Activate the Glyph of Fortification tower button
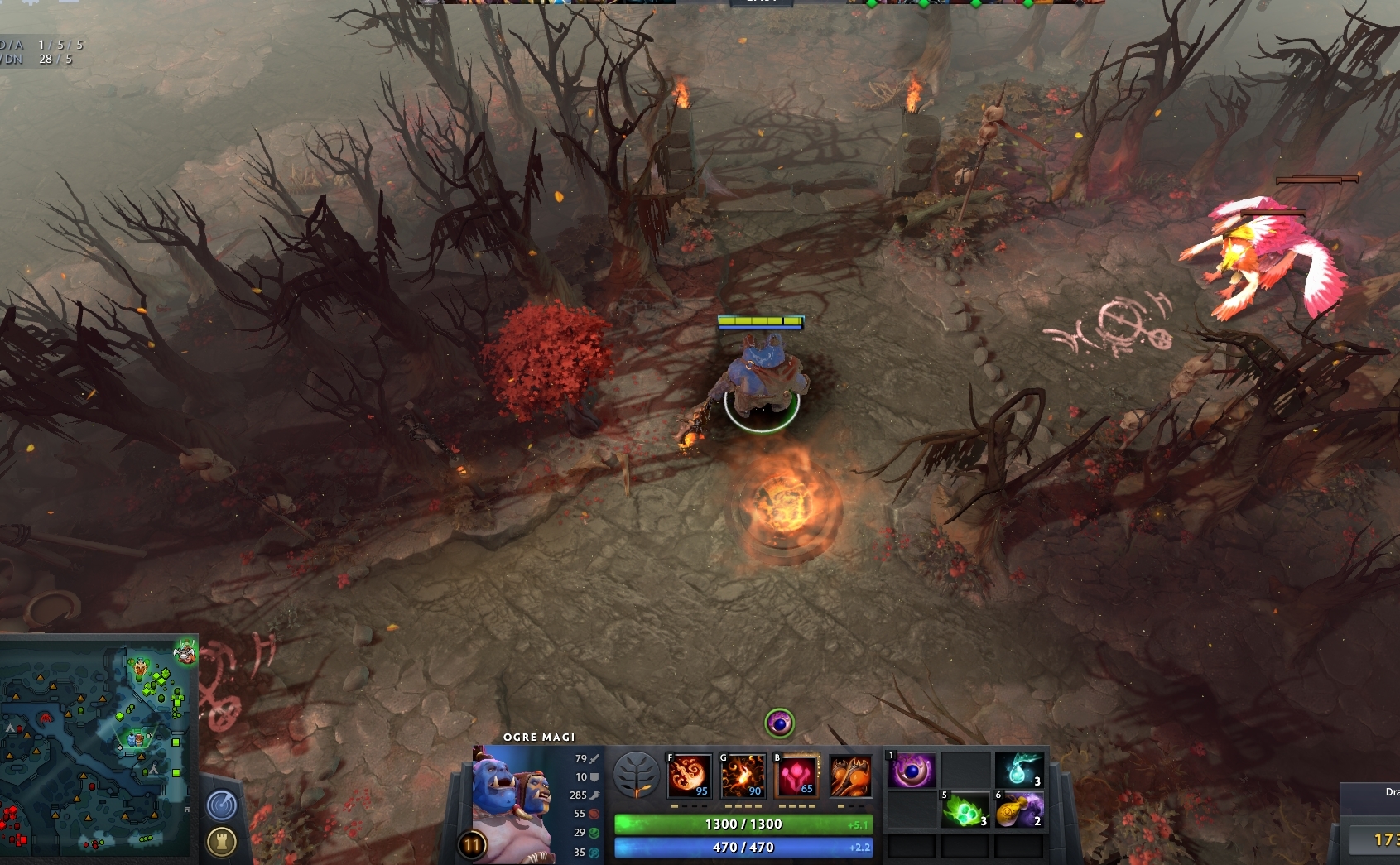The width and height of the screenshot is (1400, 865). (221, 843)
